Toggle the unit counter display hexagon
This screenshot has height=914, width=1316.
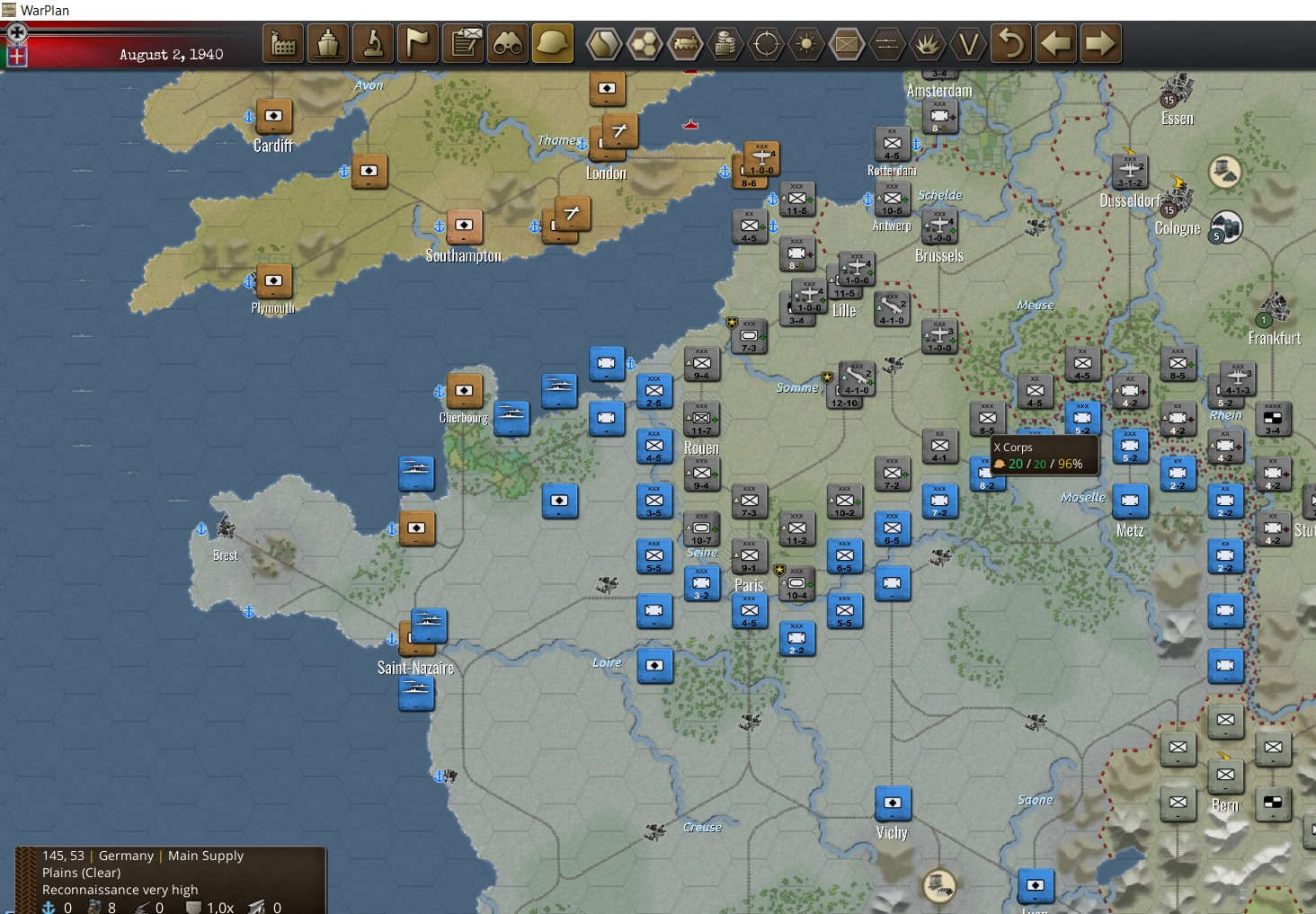click(x=847, y=43)
